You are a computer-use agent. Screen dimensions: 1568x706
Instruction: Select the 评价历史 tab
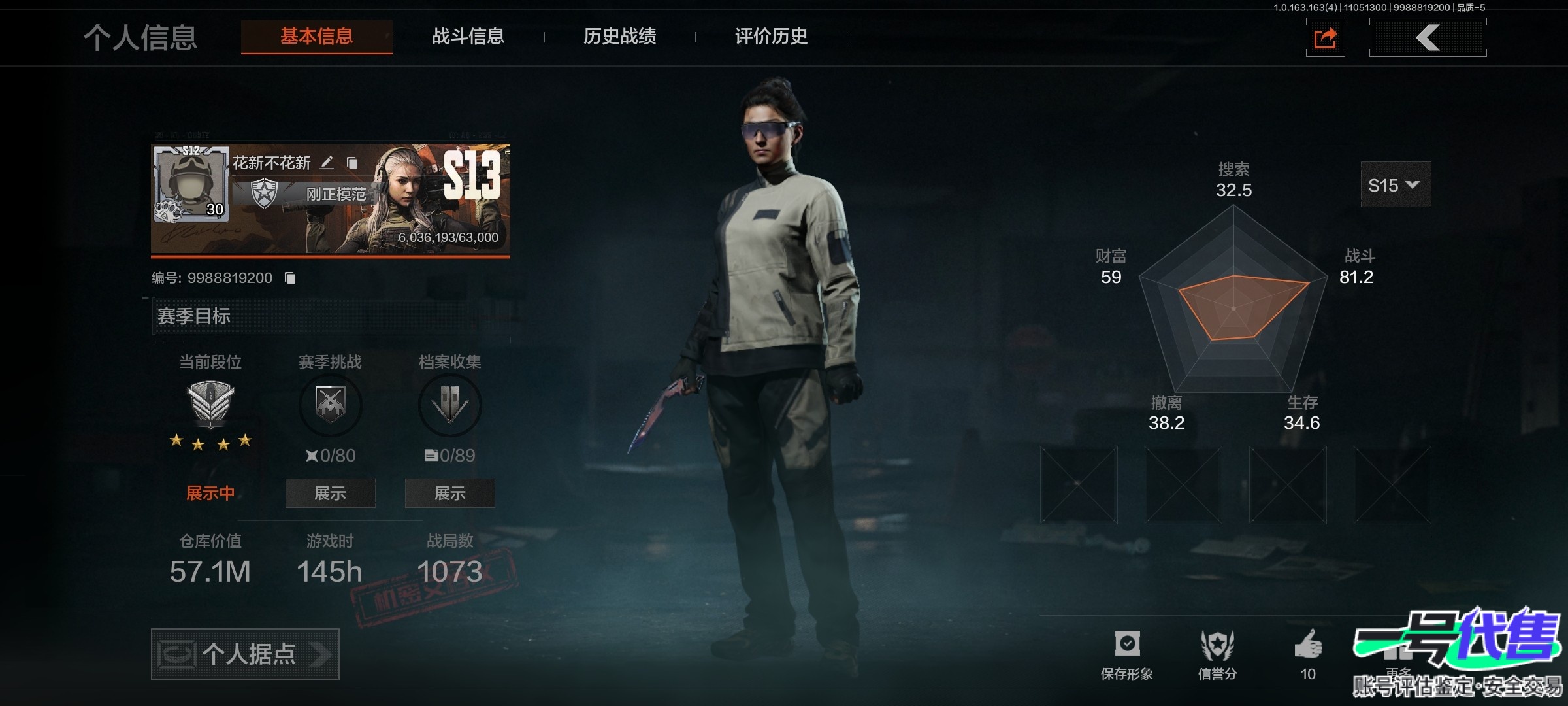[771, 37]
